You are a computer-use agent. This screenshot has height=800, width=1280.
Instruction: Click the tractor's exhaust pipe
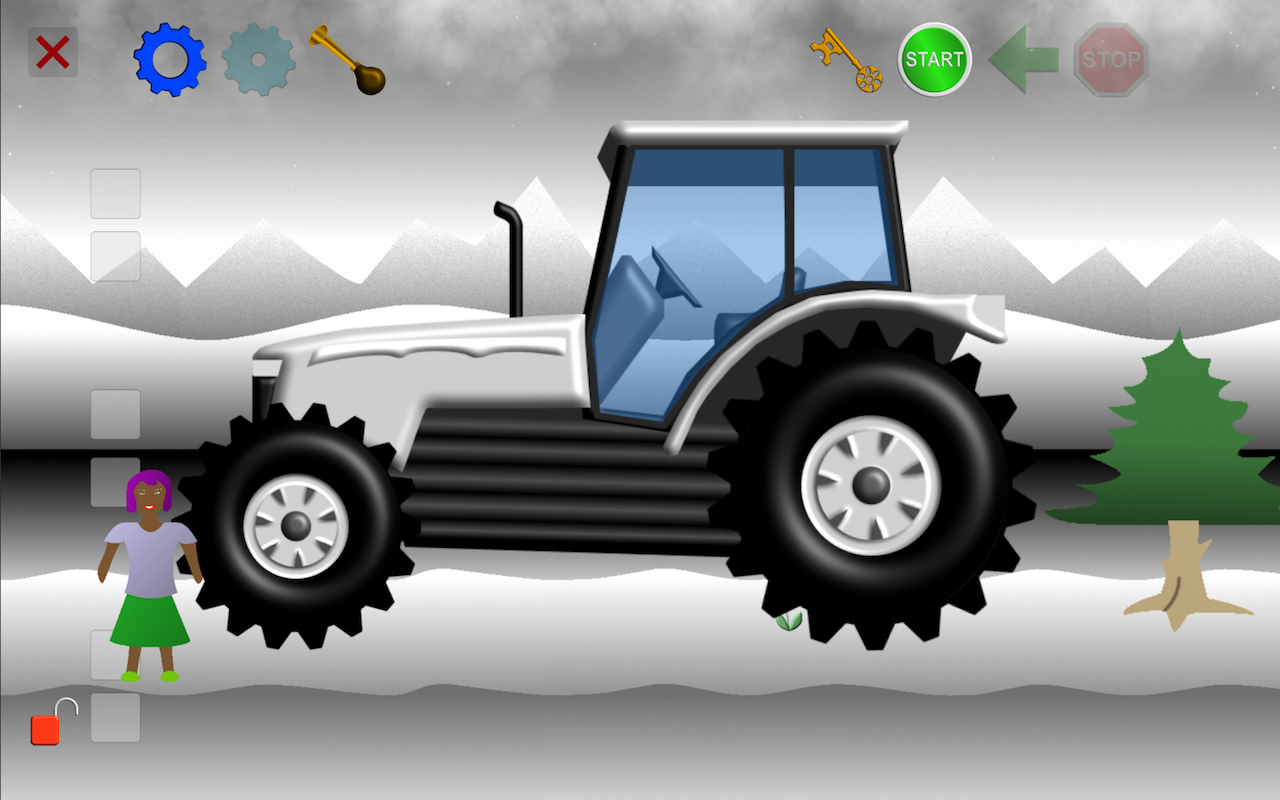pos(511,250)
